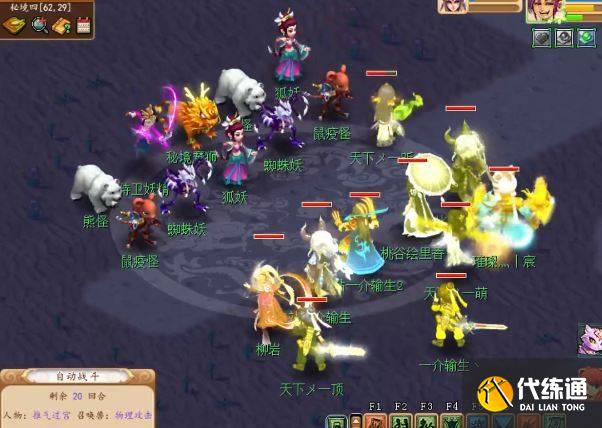
Task: Activate the F1 hotkey slot
Action: (x=376, y=421)
